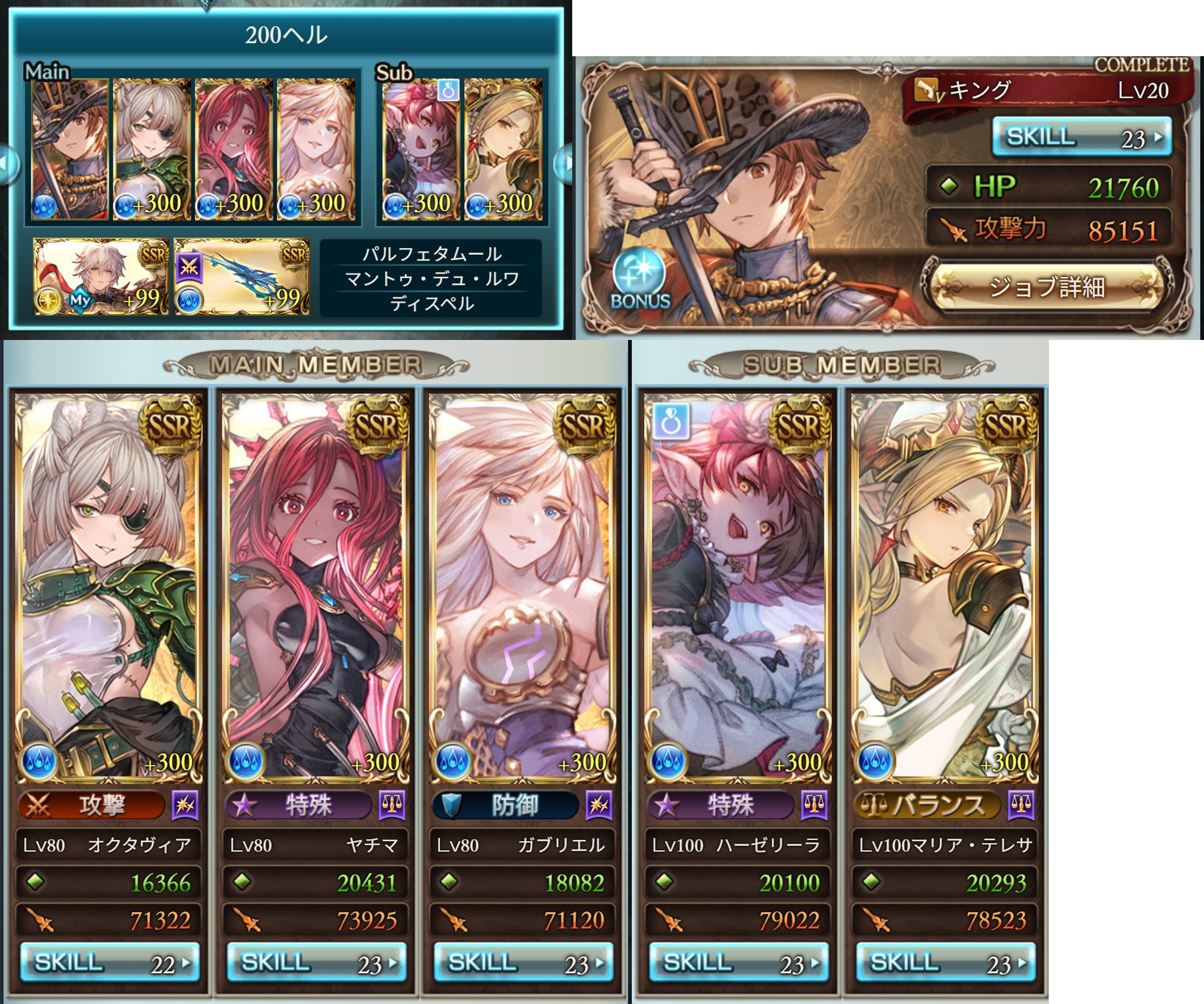Go to the previous party with left arrow
This screenshot has height=1004, width=1204.
pyautogui.click(x=7, y=165)
